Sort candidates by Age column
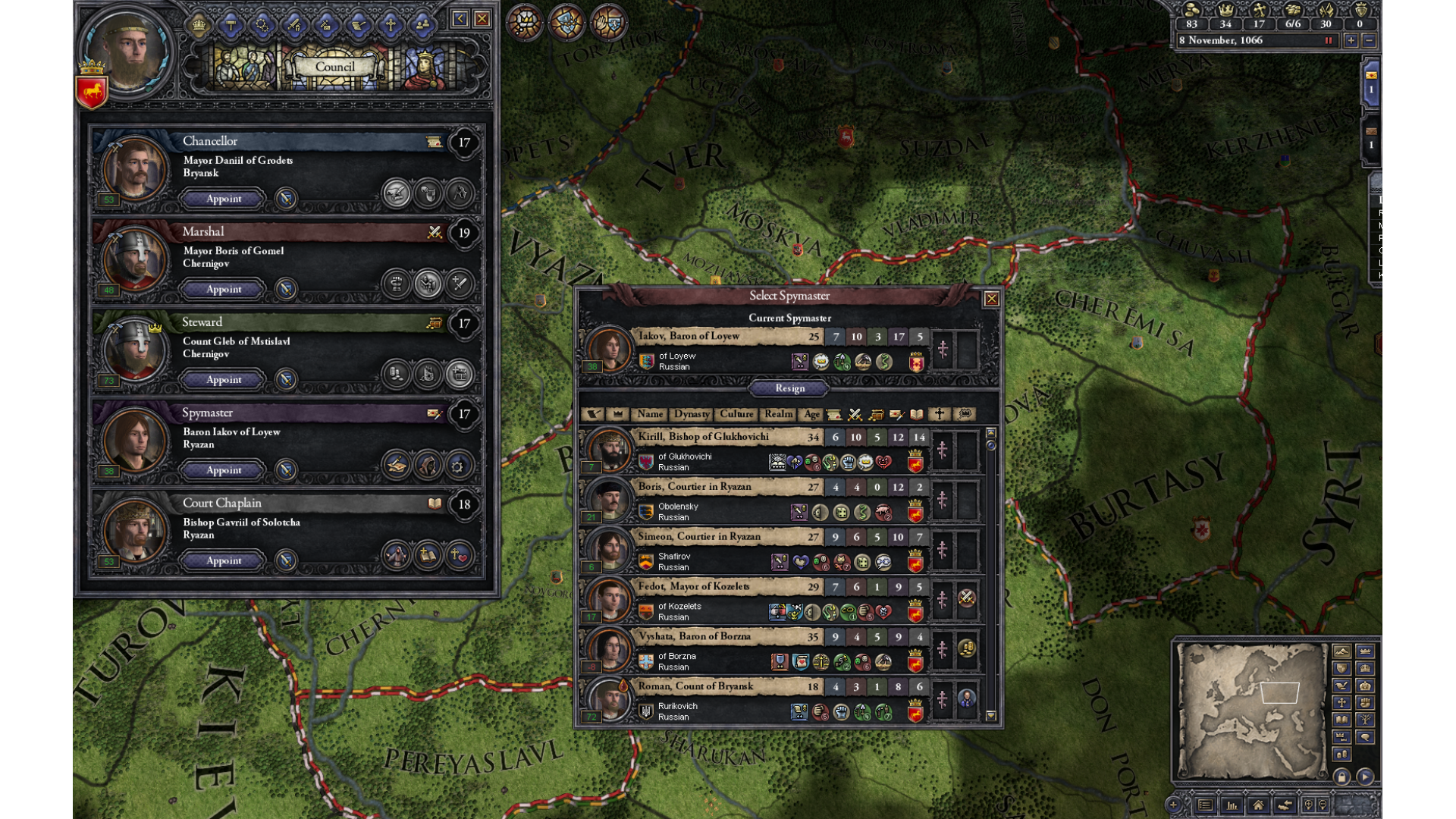1456x819 pixels. click(811, 414)
